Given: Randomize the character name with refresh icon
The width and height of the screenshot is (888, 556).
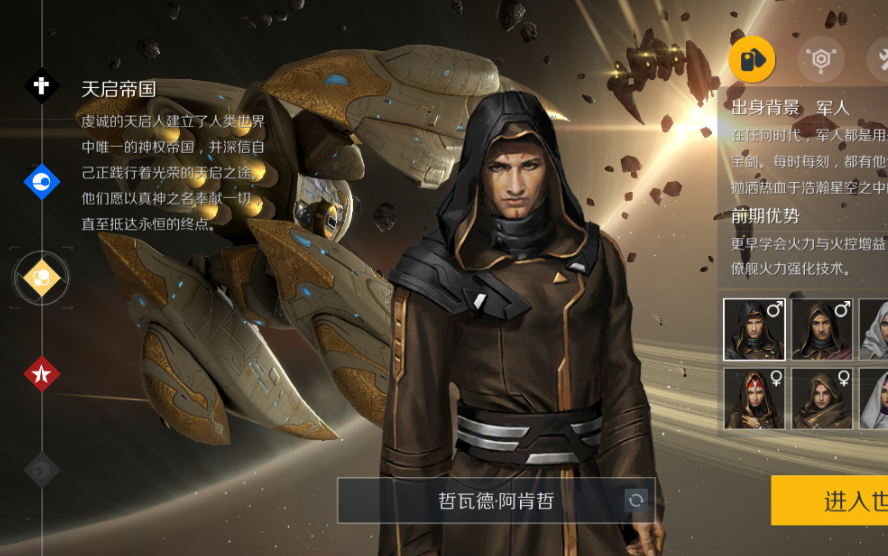Looking at the screenshot, I should coord(635,500).
